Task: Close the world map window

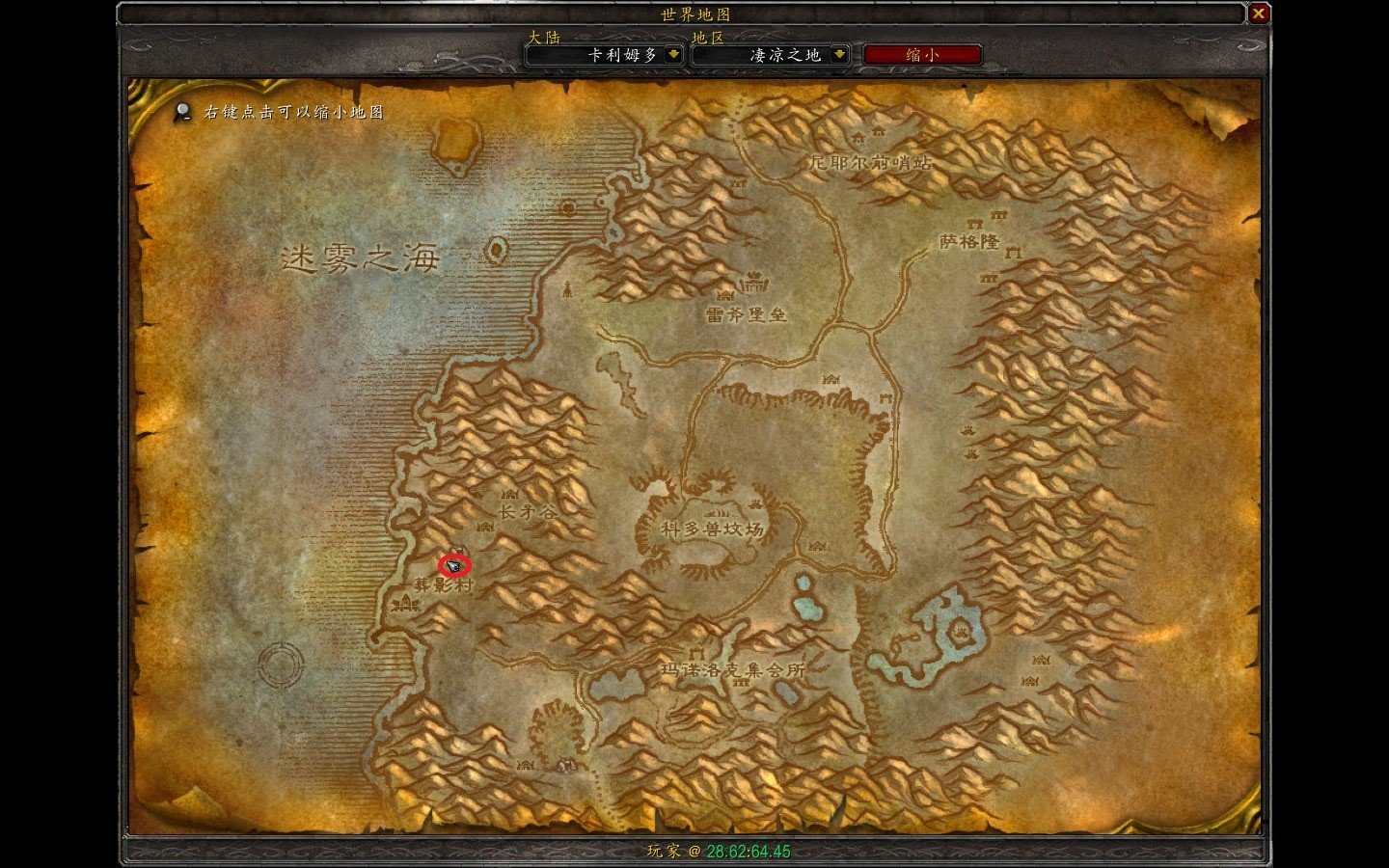Action: (1258, 14)
